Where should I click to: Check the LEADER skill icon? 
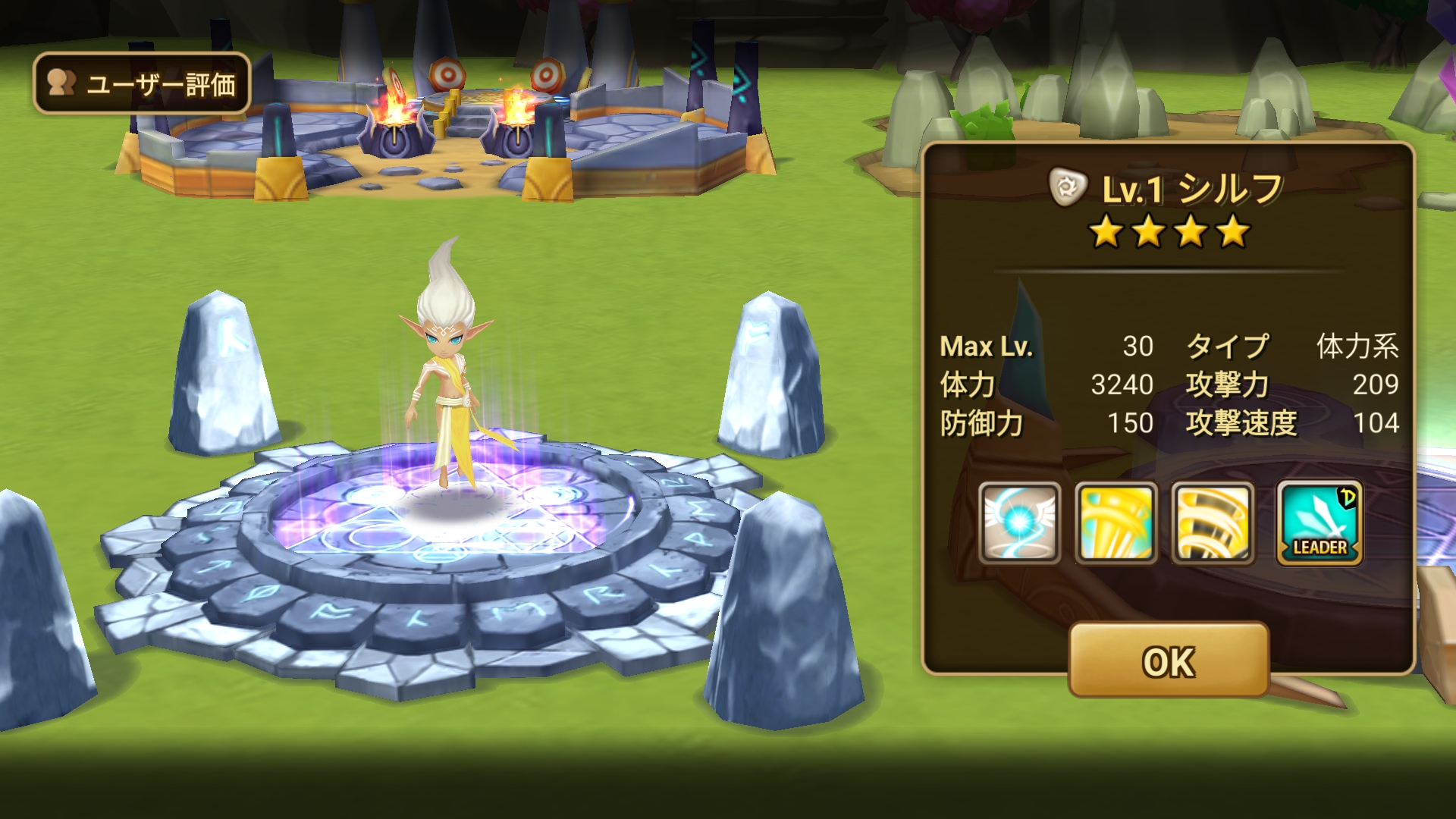[1319, 523]
